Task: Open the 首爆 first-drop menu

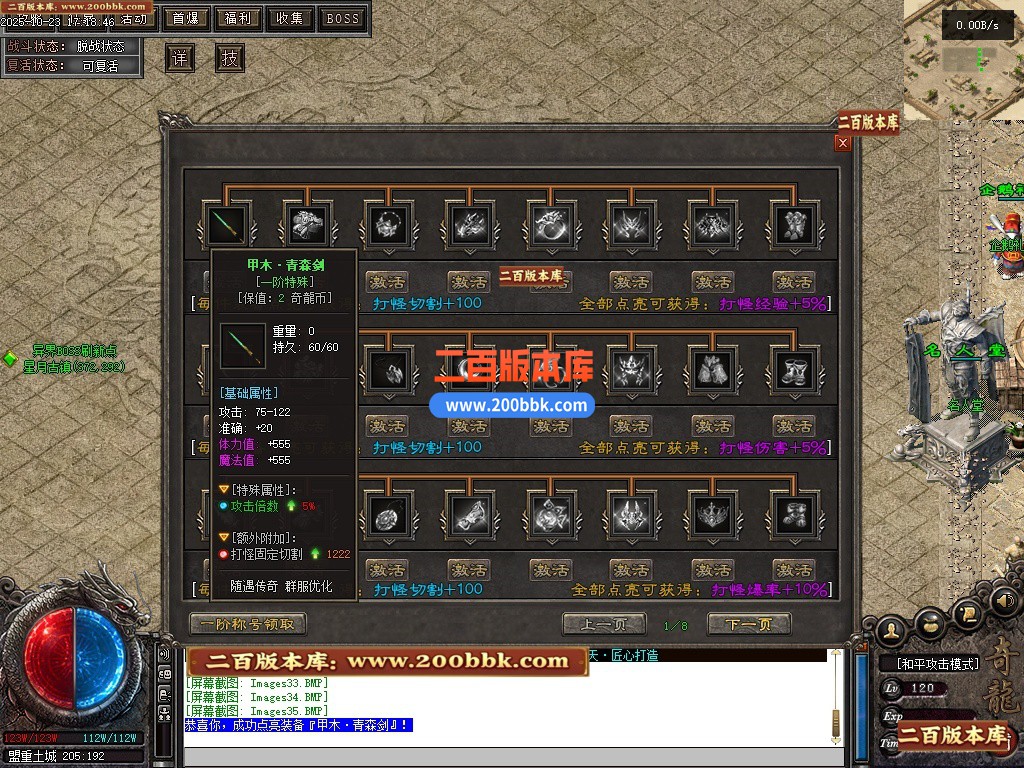Action: coord(185,18)
